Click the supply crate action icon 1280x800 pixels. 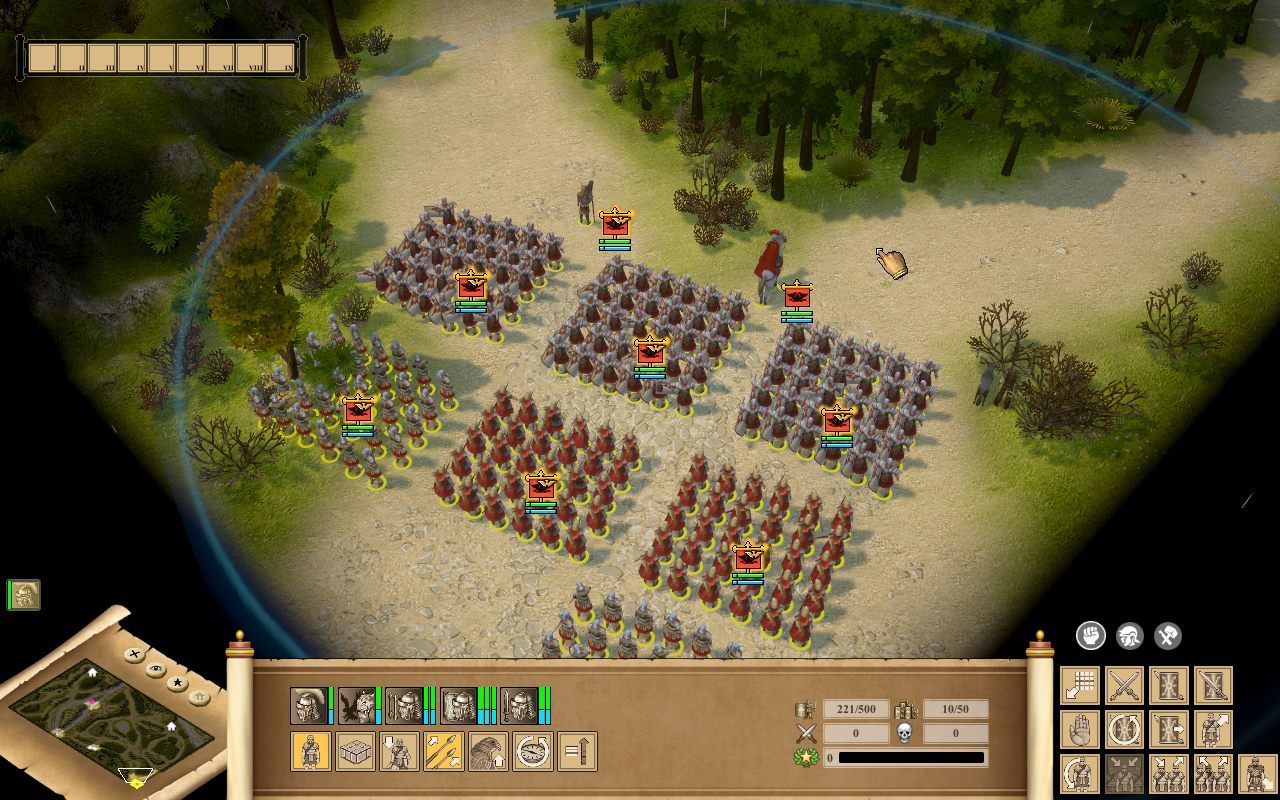pyautogui.click(x=353, y=750)
